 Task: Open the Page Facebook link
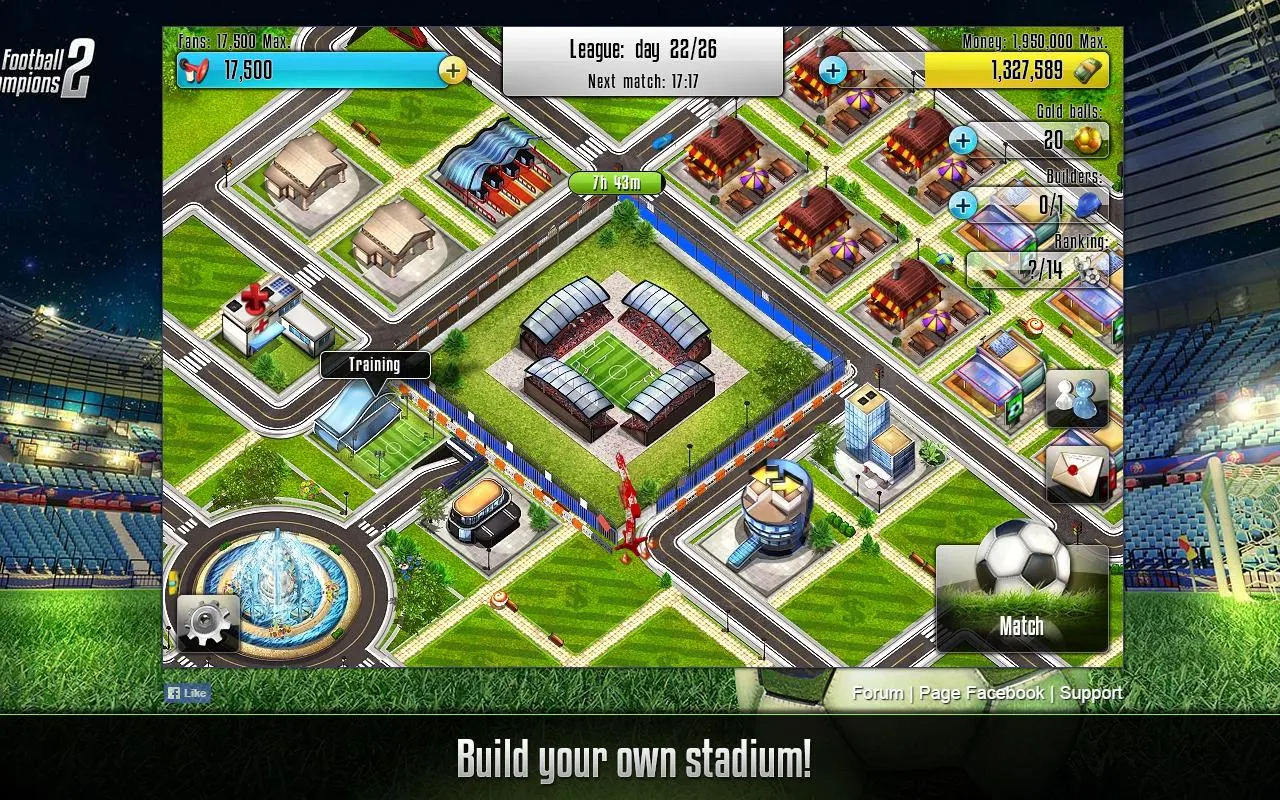tap(981, 693)
